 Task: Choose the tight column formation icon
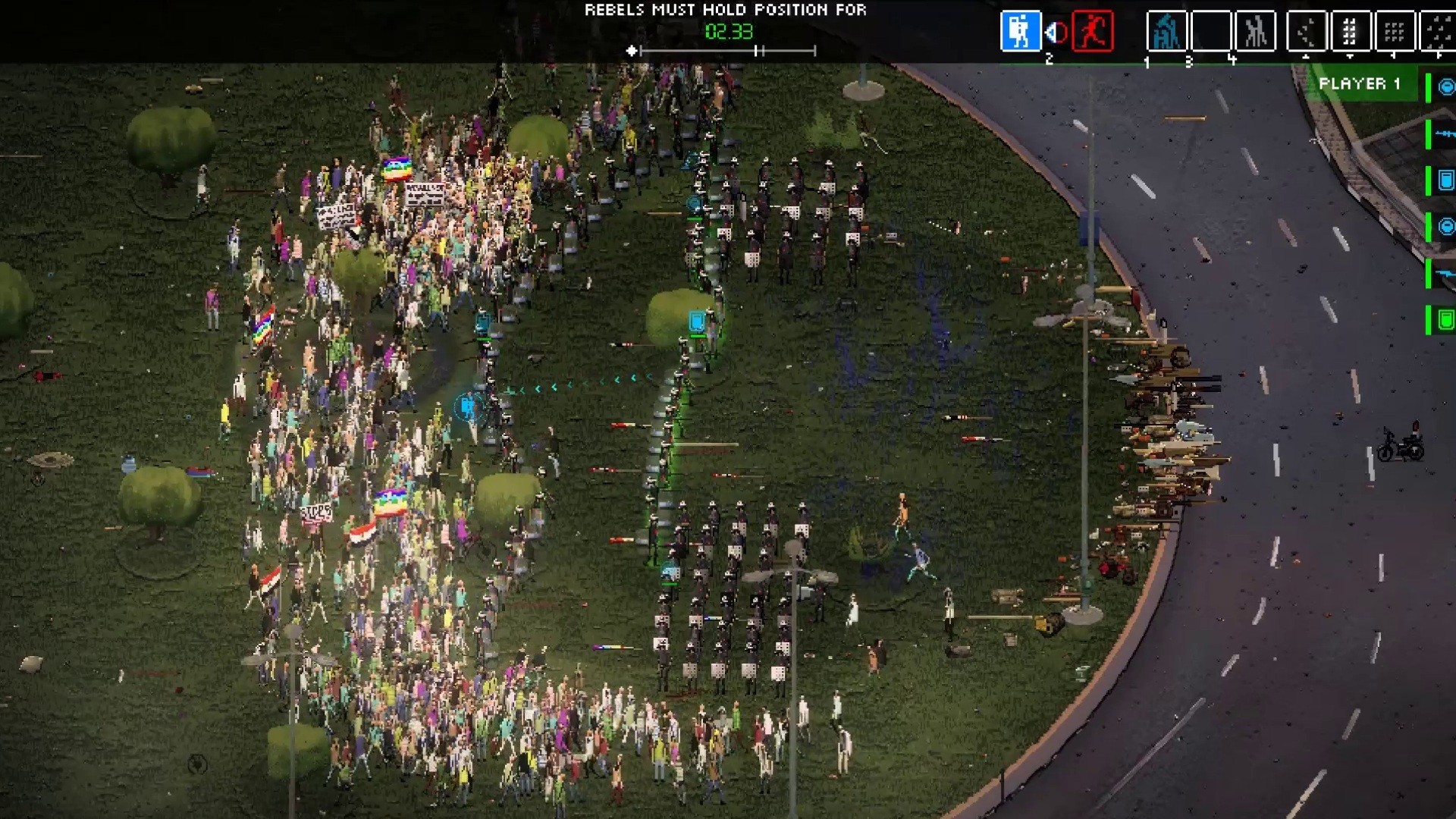(x=1349, y=32)
